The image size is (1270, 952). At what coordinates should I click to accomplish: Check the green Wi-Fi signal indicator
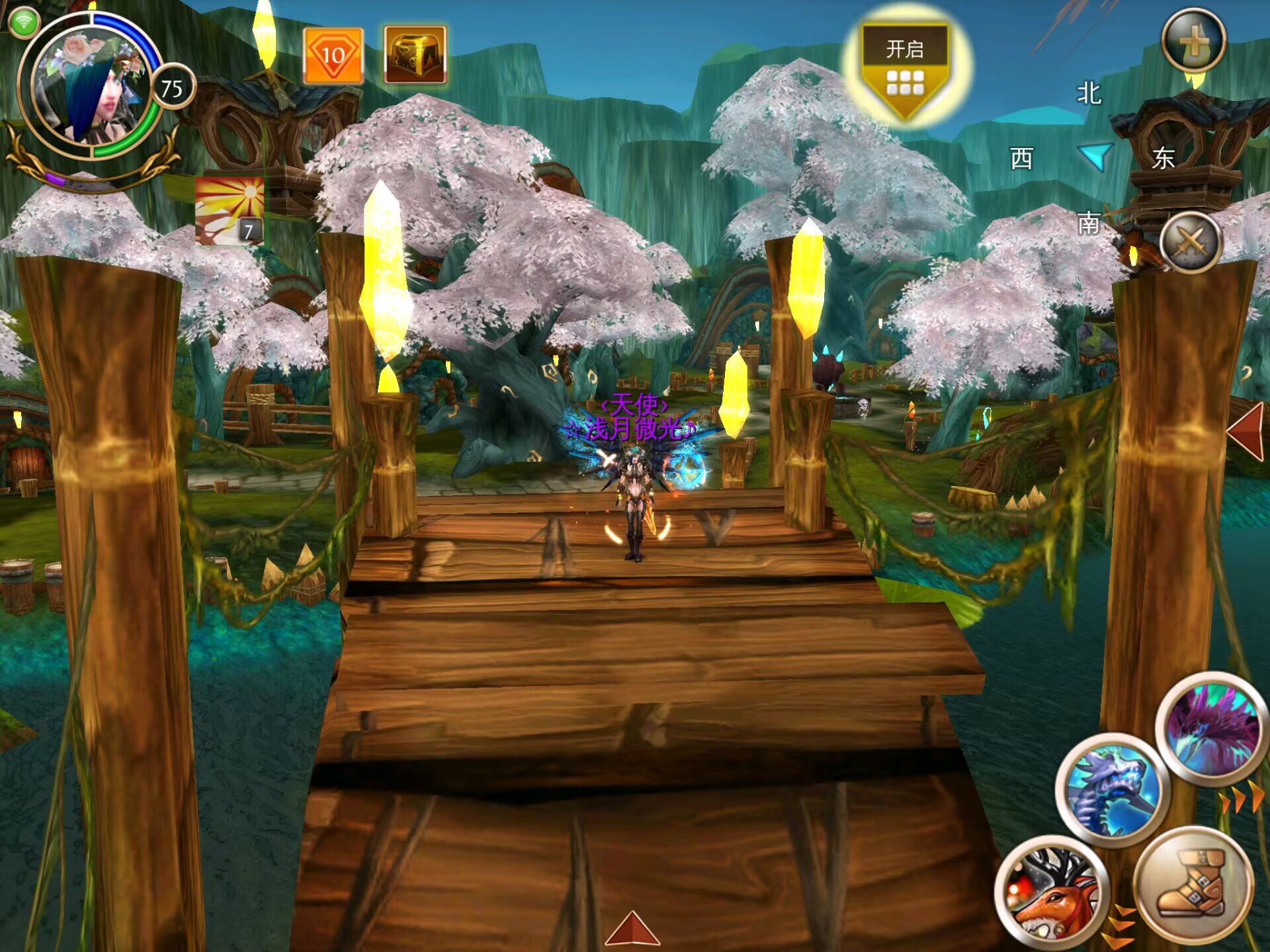(x=24, y=23)
